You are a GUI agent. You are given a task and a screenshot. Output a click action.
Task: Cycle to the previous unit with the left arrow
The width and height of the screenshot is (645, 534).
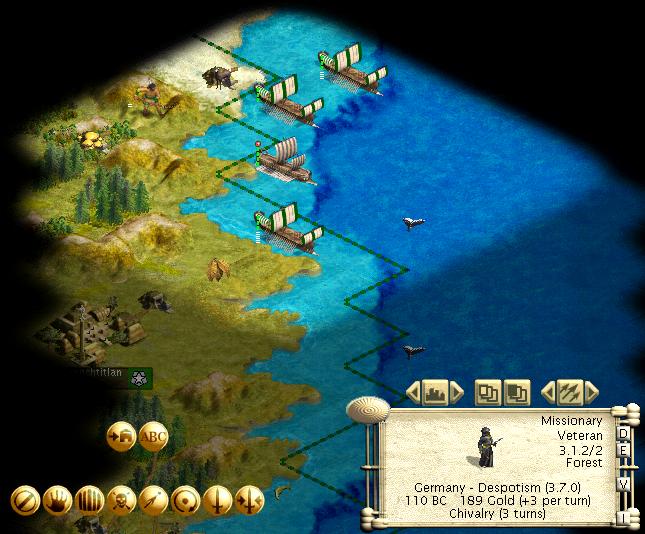[x=548, y=390]
